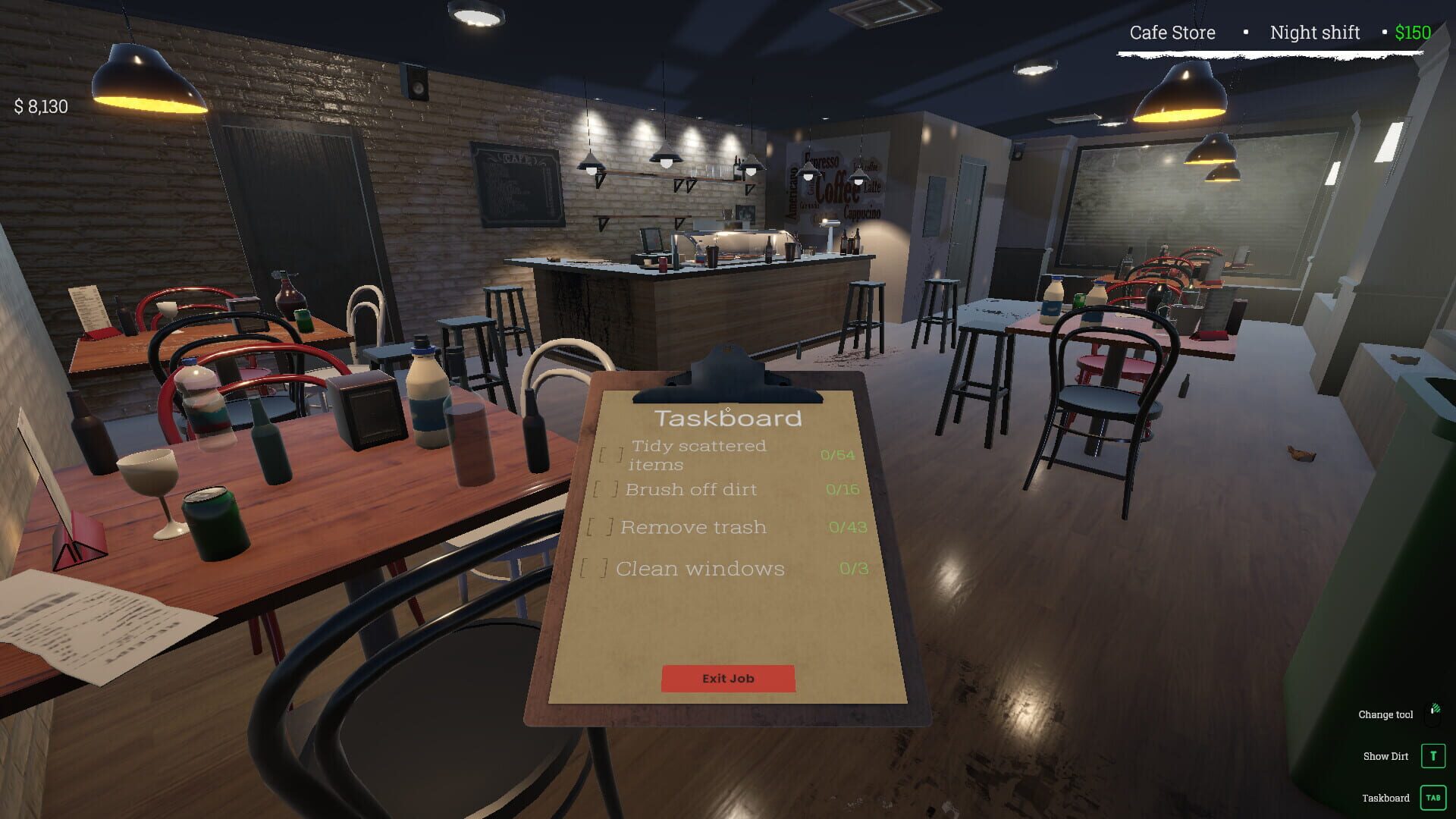Toggle Show Dirt with the T key icon
Viewport: 1456px width, 819px height.
point(1432,755)
